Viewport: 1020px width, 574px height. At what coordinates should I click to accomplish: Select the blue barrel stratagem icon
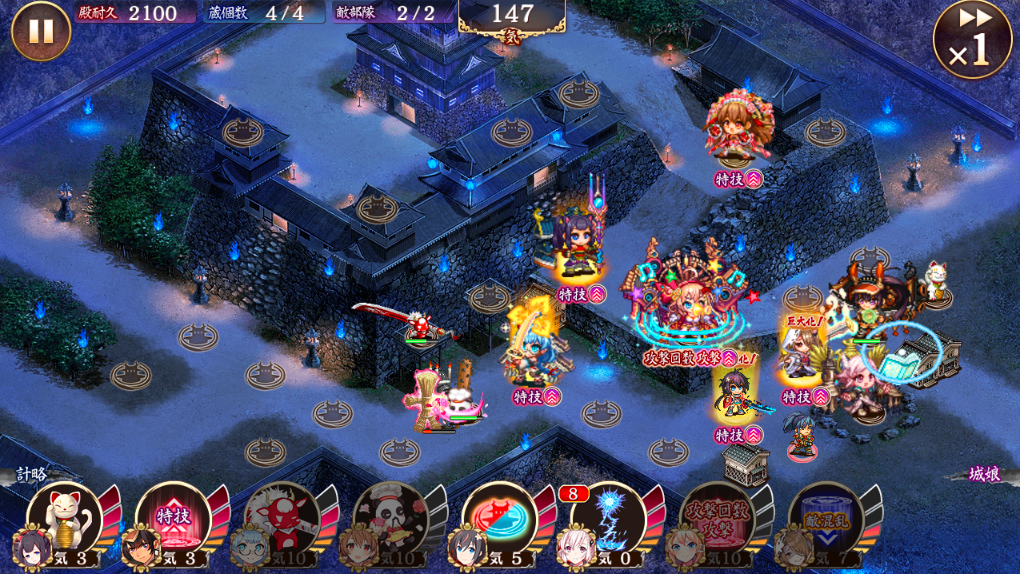coord(827,519)
